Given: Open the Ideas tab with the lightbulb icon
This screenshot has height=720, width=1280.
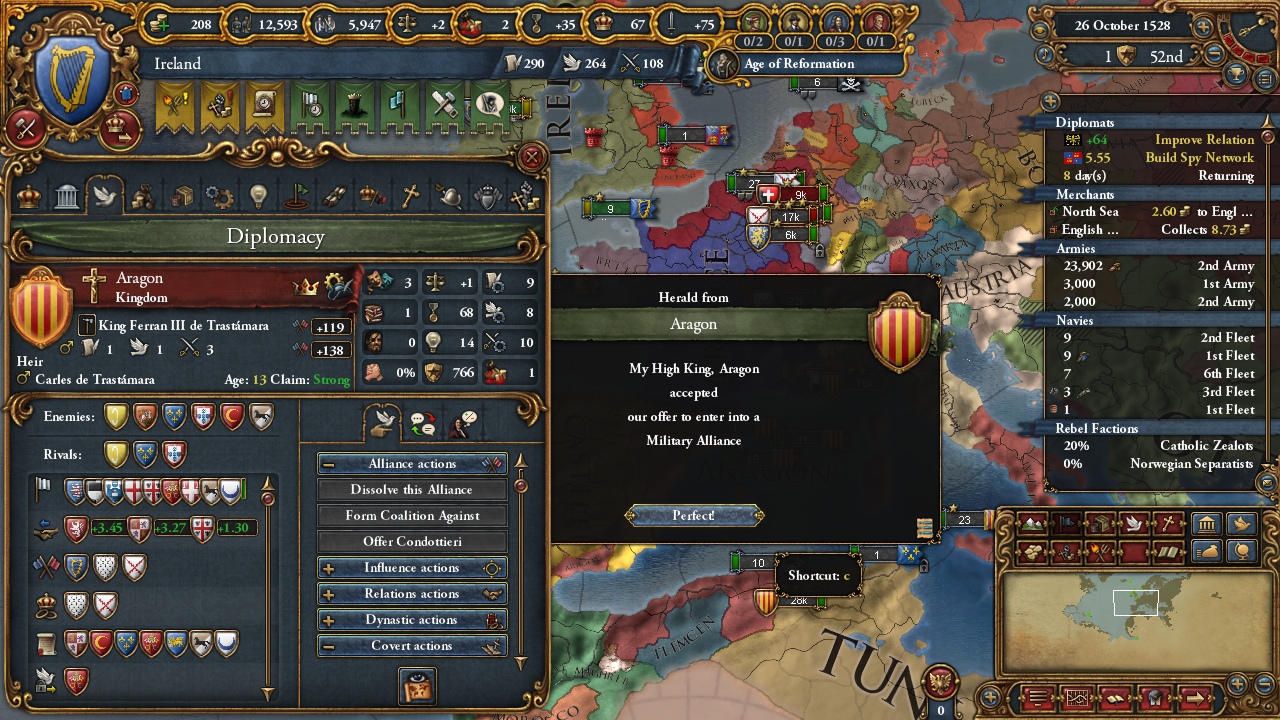Looking at the screenshot, I should tap(258, 195).
